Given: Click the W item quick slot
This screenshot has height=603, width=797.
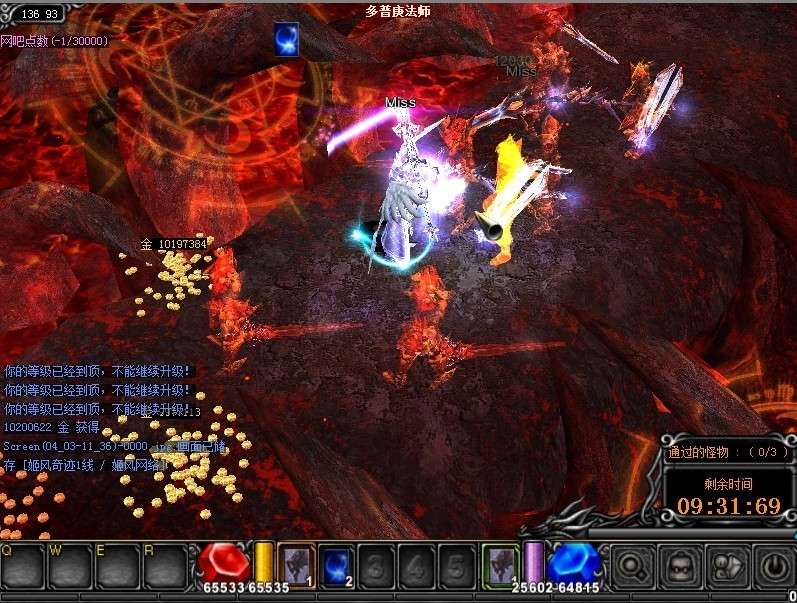Looking at the screenshot, I should coord(68,565).
